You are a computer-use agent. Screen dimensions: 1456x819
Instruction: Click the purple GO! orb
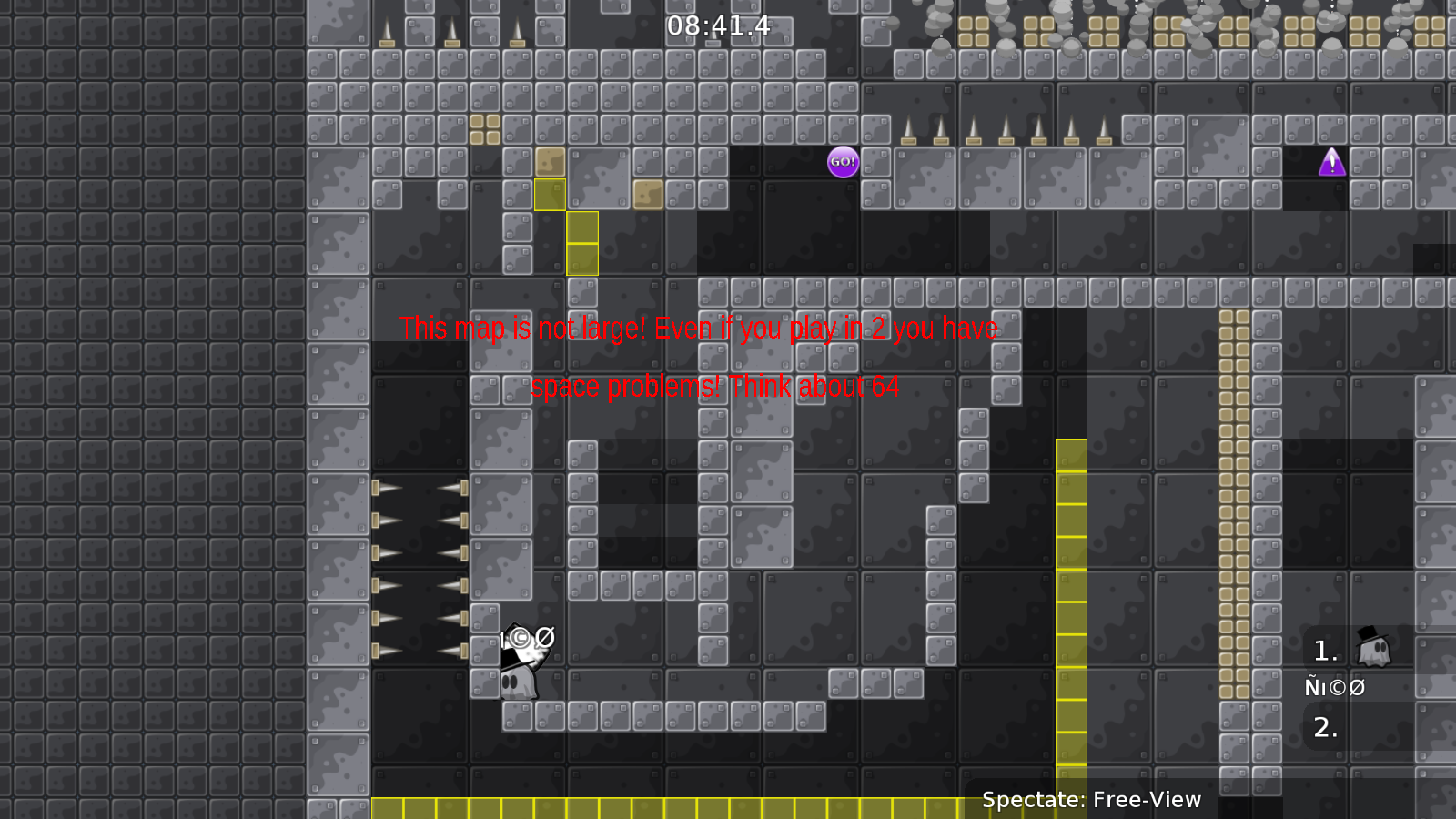[x=844, y=161]
